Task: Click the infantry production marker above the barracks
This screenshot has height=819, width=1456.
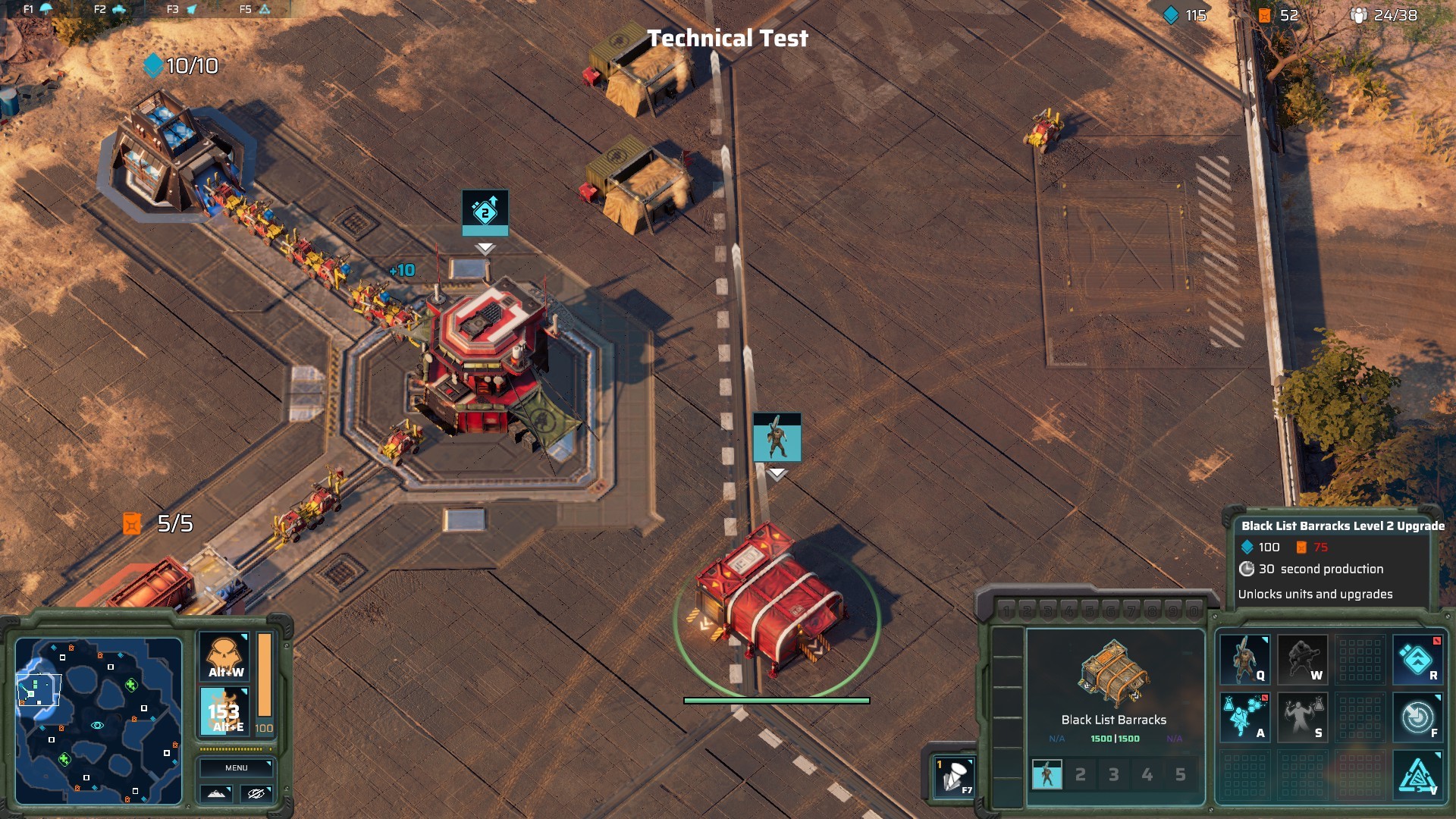Action: (x=777, y=438)
